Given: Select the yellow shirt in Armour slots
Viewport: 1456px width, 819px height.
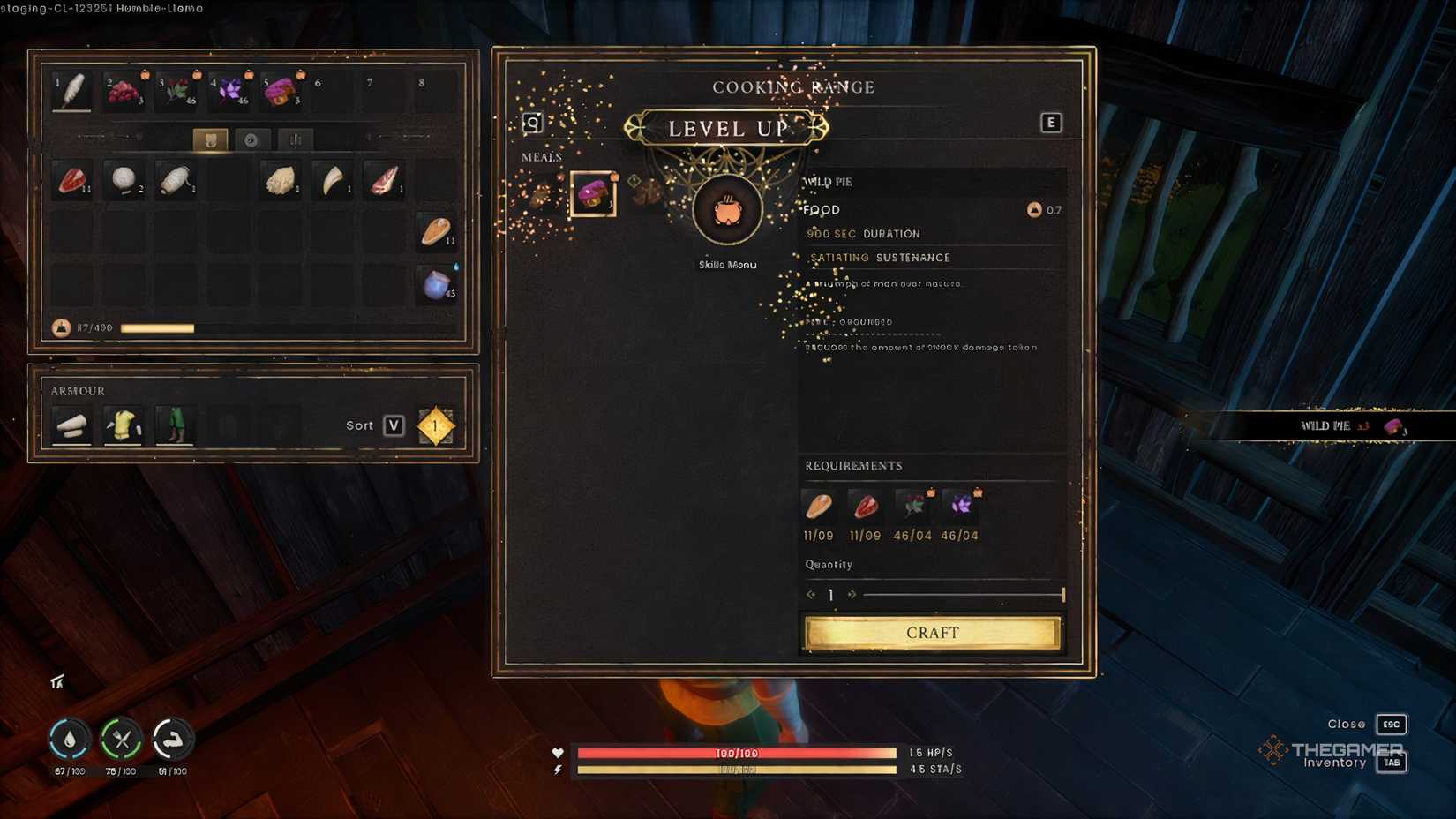Looking at the screenshot, I should [x=124, y=425].
